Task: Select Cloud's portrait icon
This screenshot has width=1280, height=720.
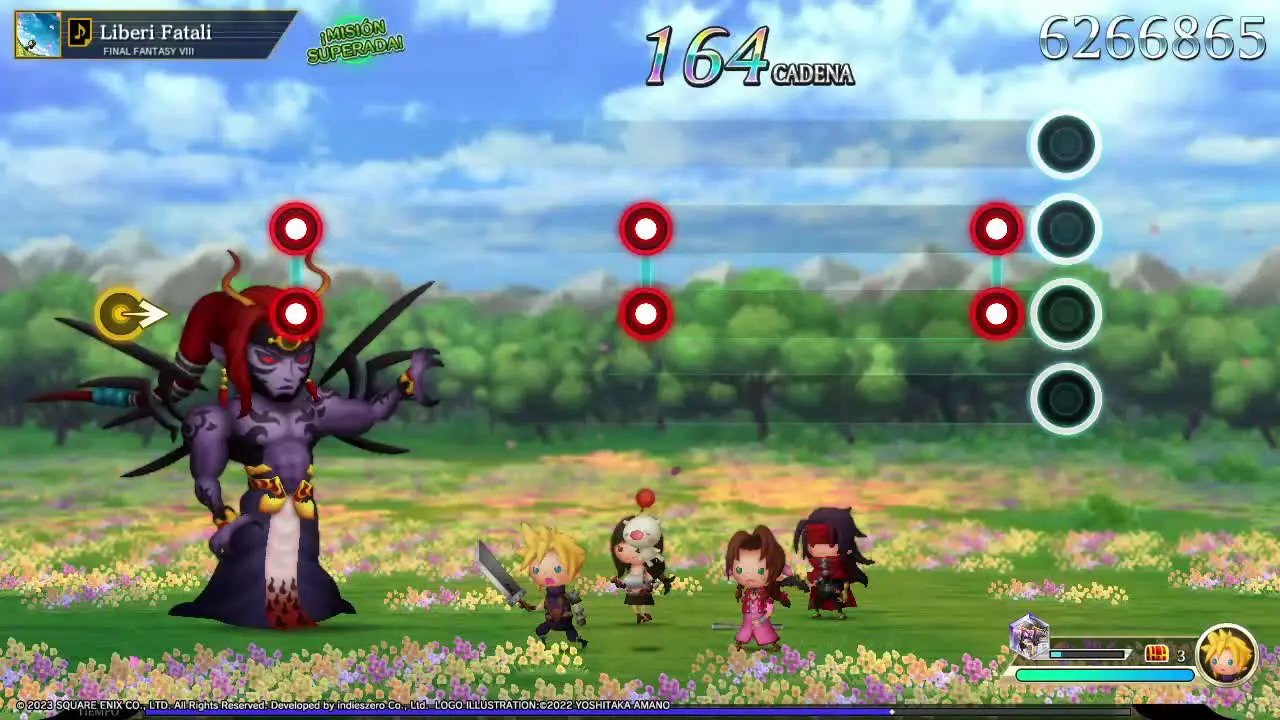Action: 1227,655
